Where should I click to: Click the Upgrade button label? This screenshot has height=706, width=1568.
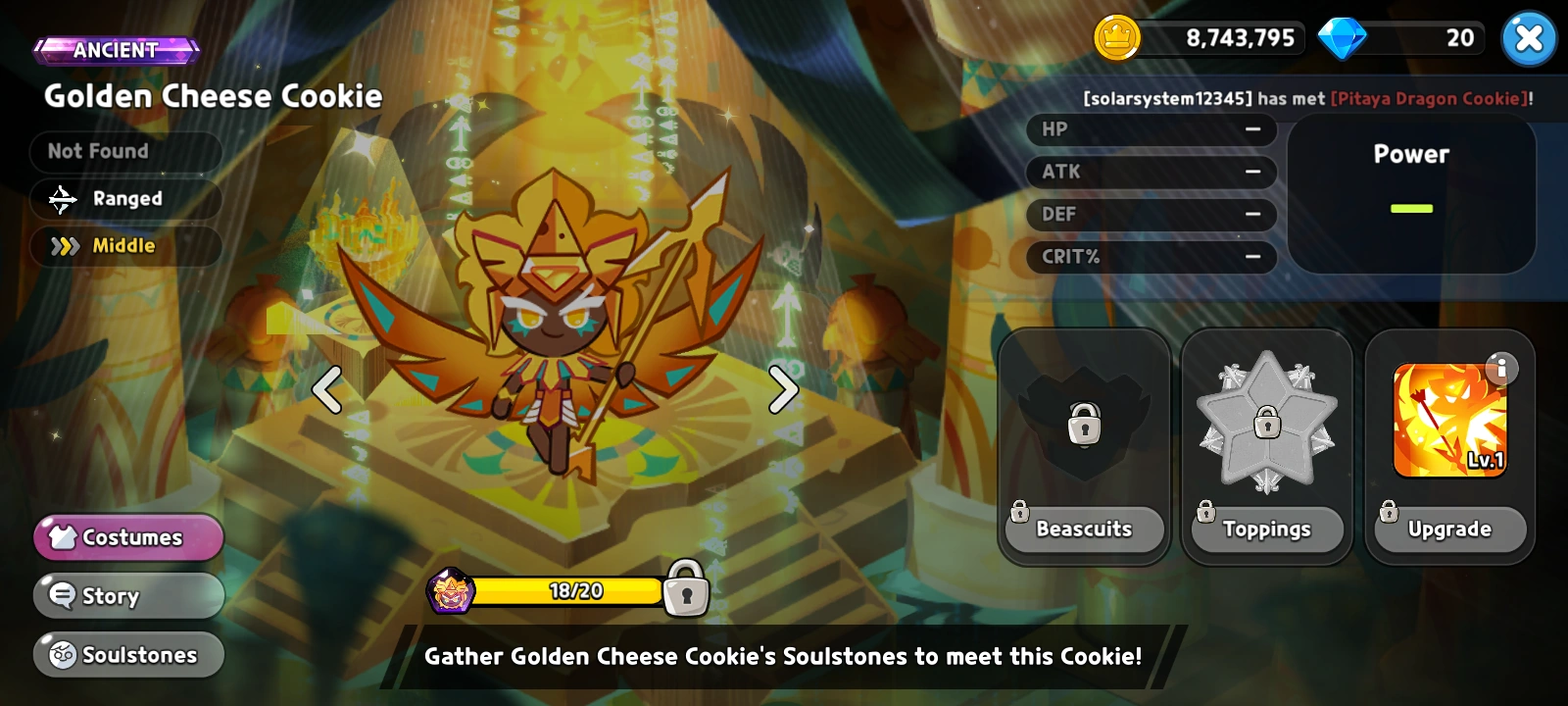point(1449,529)
